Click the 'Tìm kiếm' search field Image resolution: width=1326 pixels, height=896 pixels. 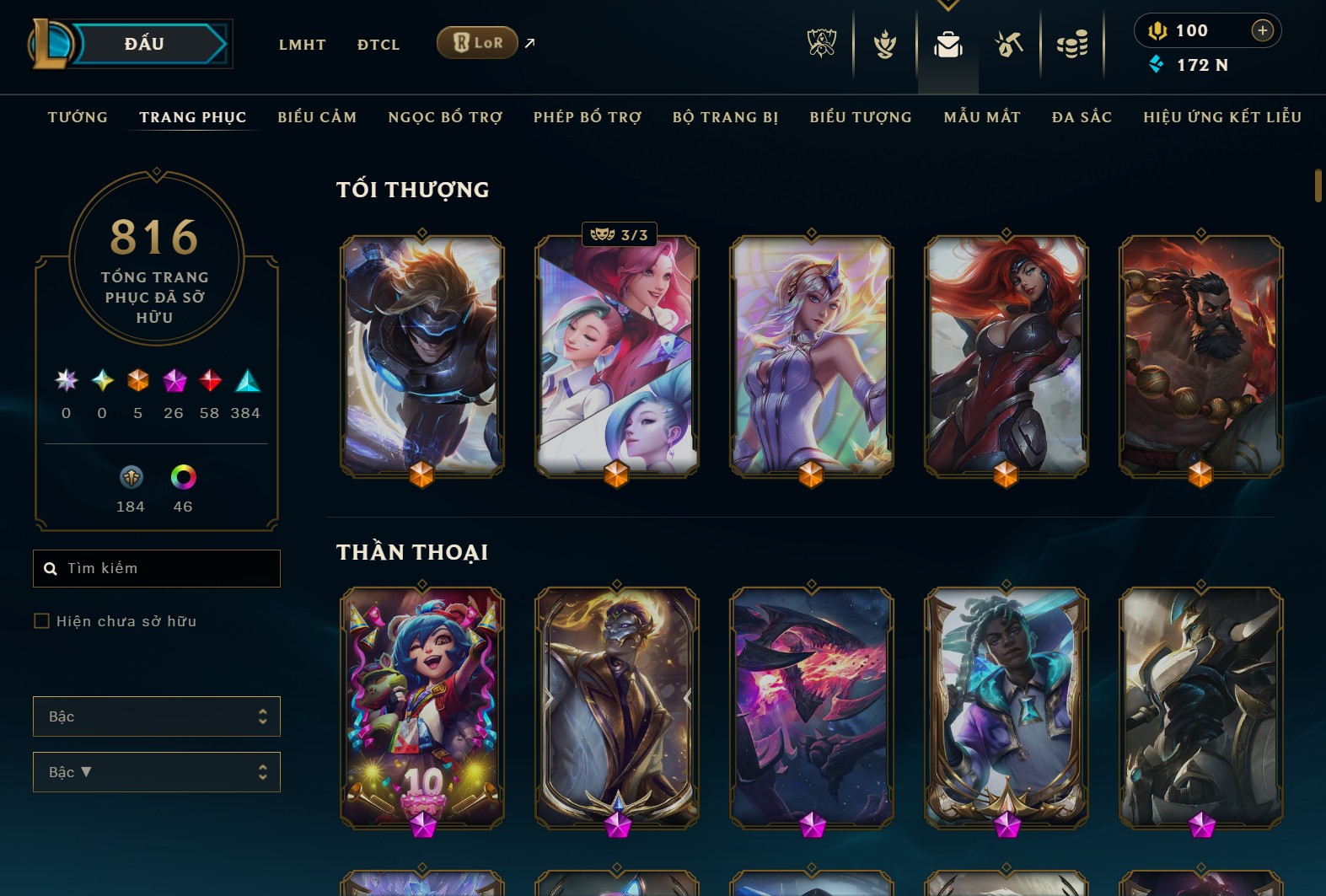(x=156, y=568)
